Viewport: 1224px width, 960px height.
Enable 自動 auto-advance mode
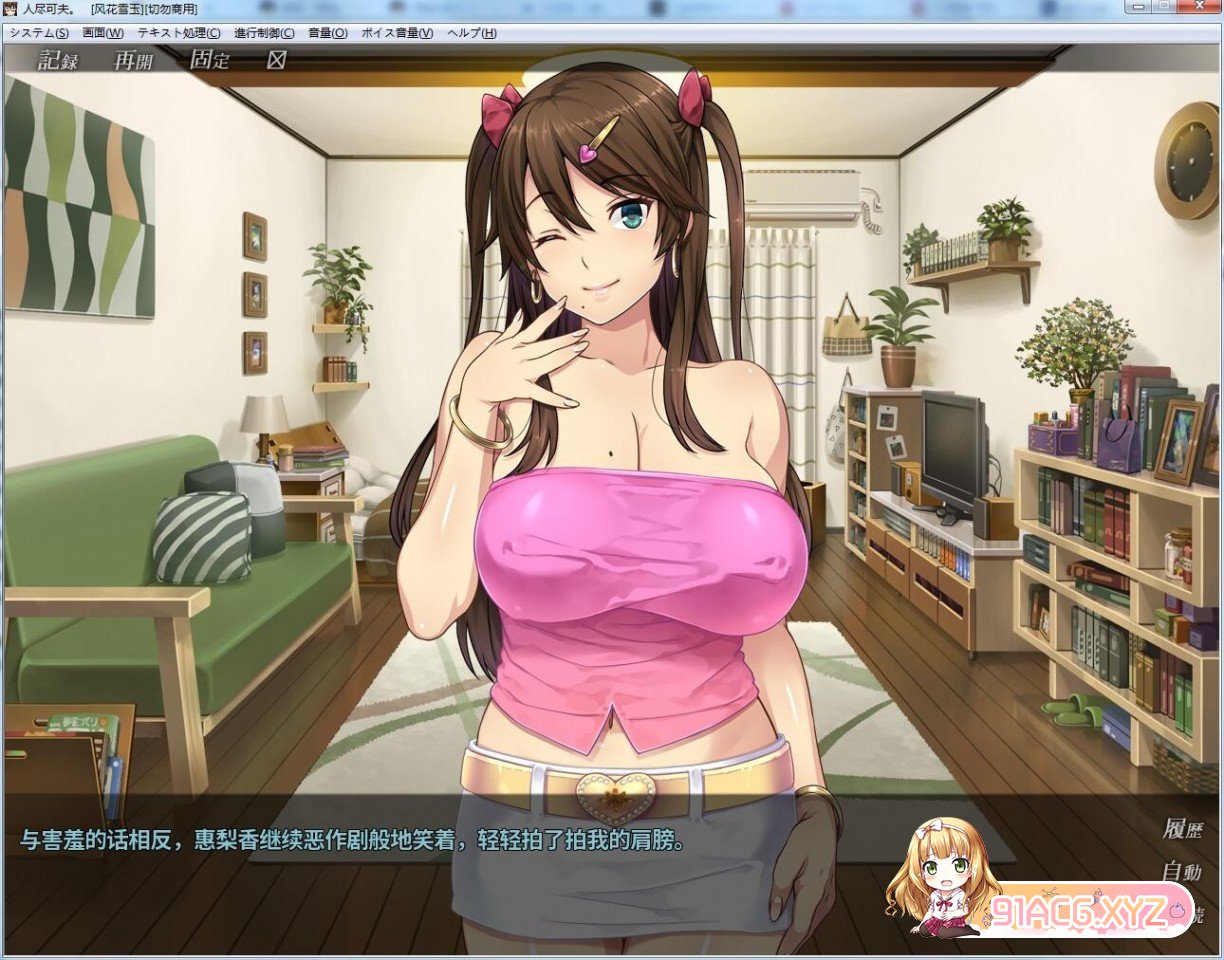pyautogui.click(x=1182, y=871)
